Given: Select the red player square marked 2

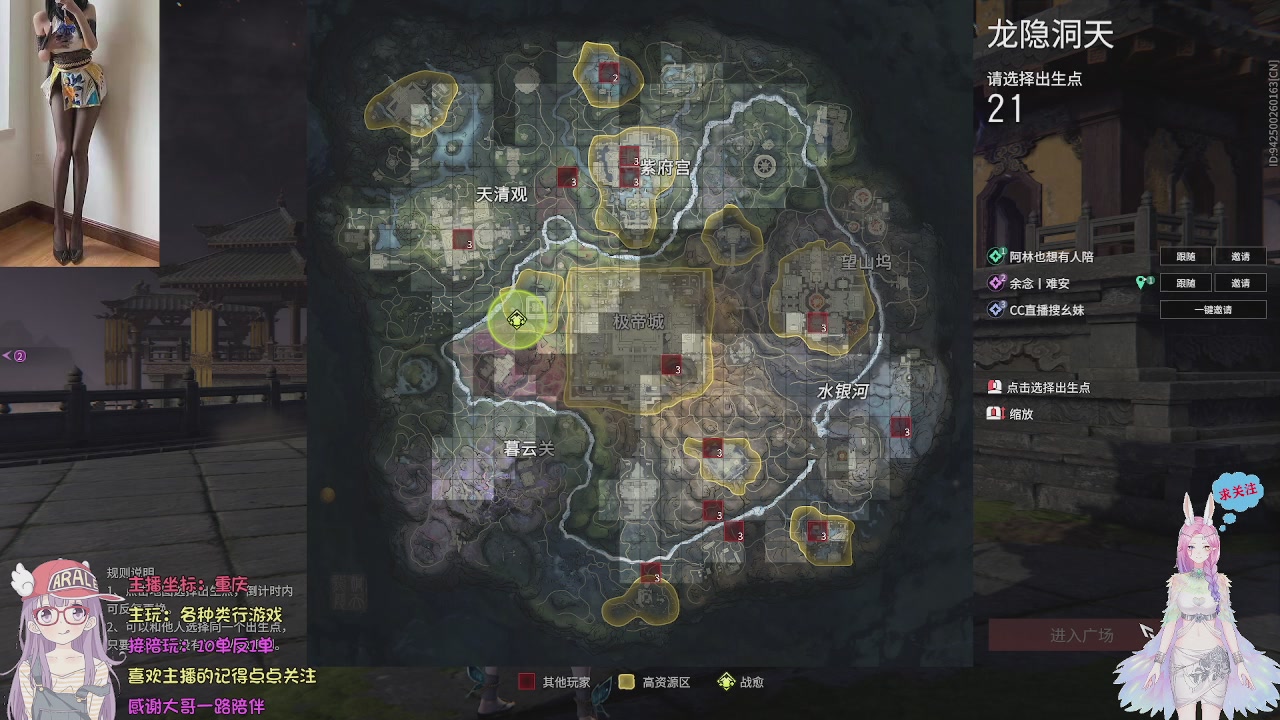Looking at the screenshot, I should point(609,71).
